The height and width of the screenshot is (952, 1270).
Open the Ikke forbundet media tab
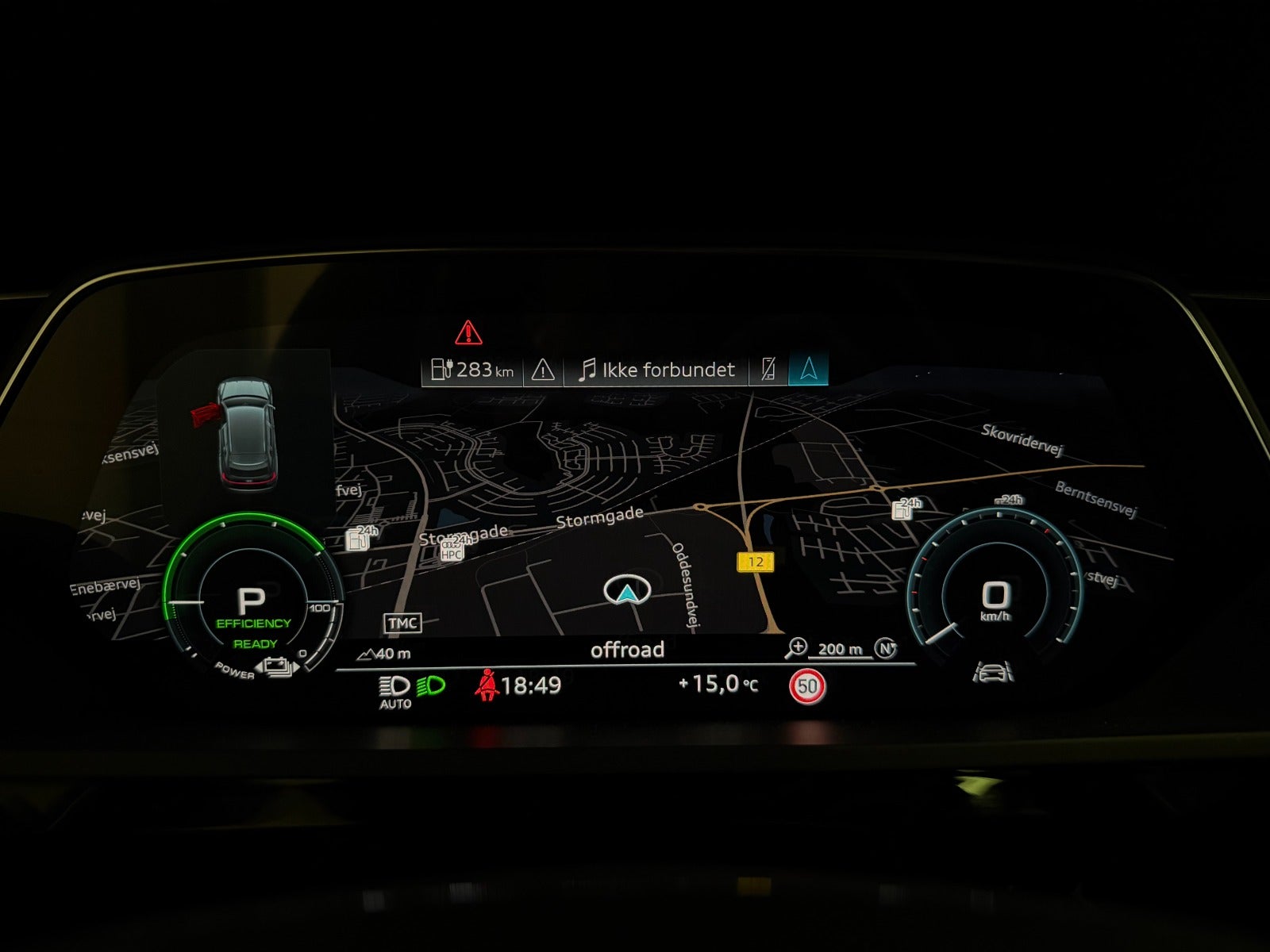656,370
